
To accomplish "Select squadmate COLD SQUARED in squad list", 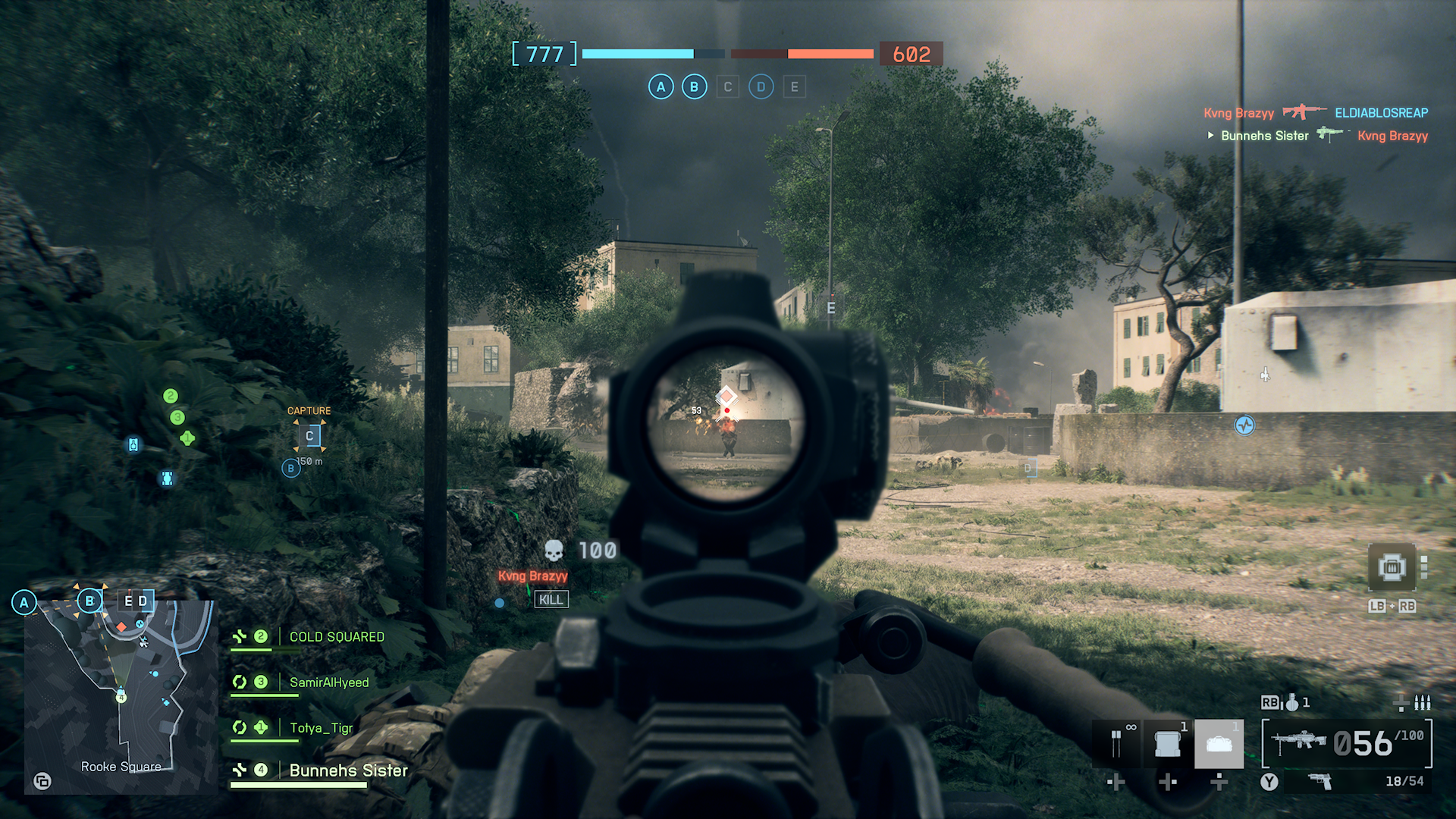I will coord(337,637).
